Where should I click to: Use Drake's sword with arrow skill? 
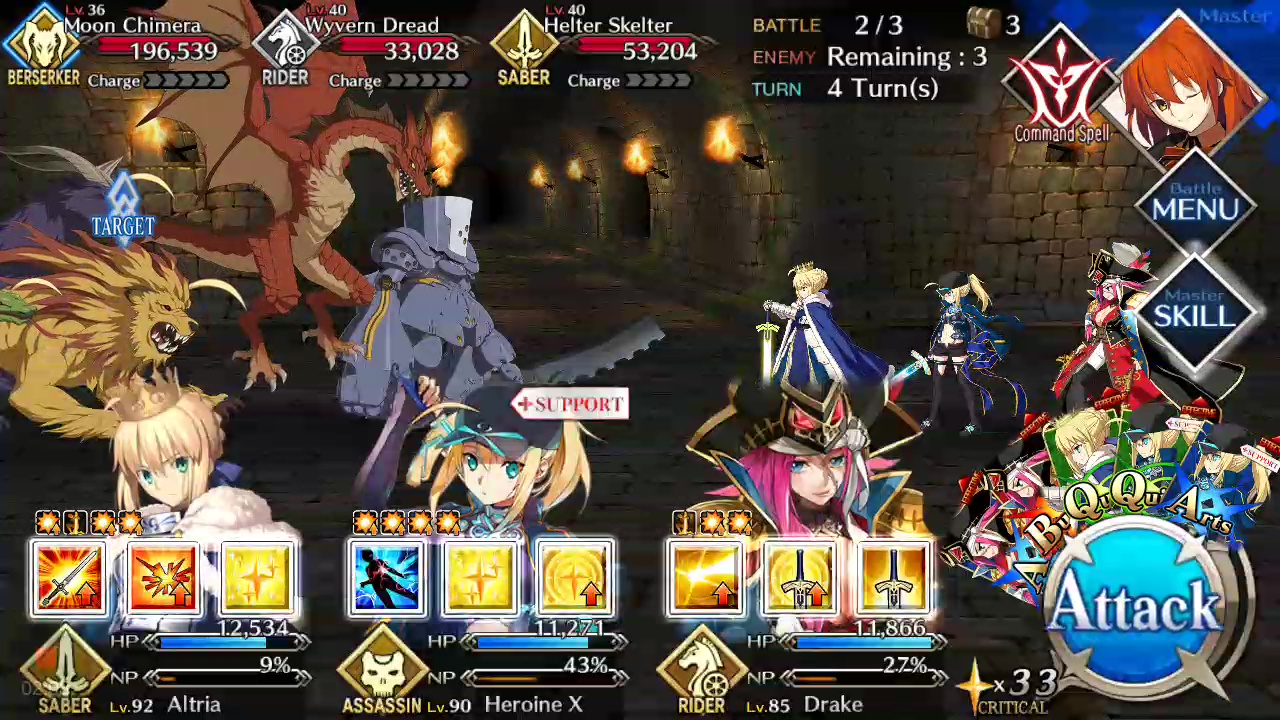[799, 578]
